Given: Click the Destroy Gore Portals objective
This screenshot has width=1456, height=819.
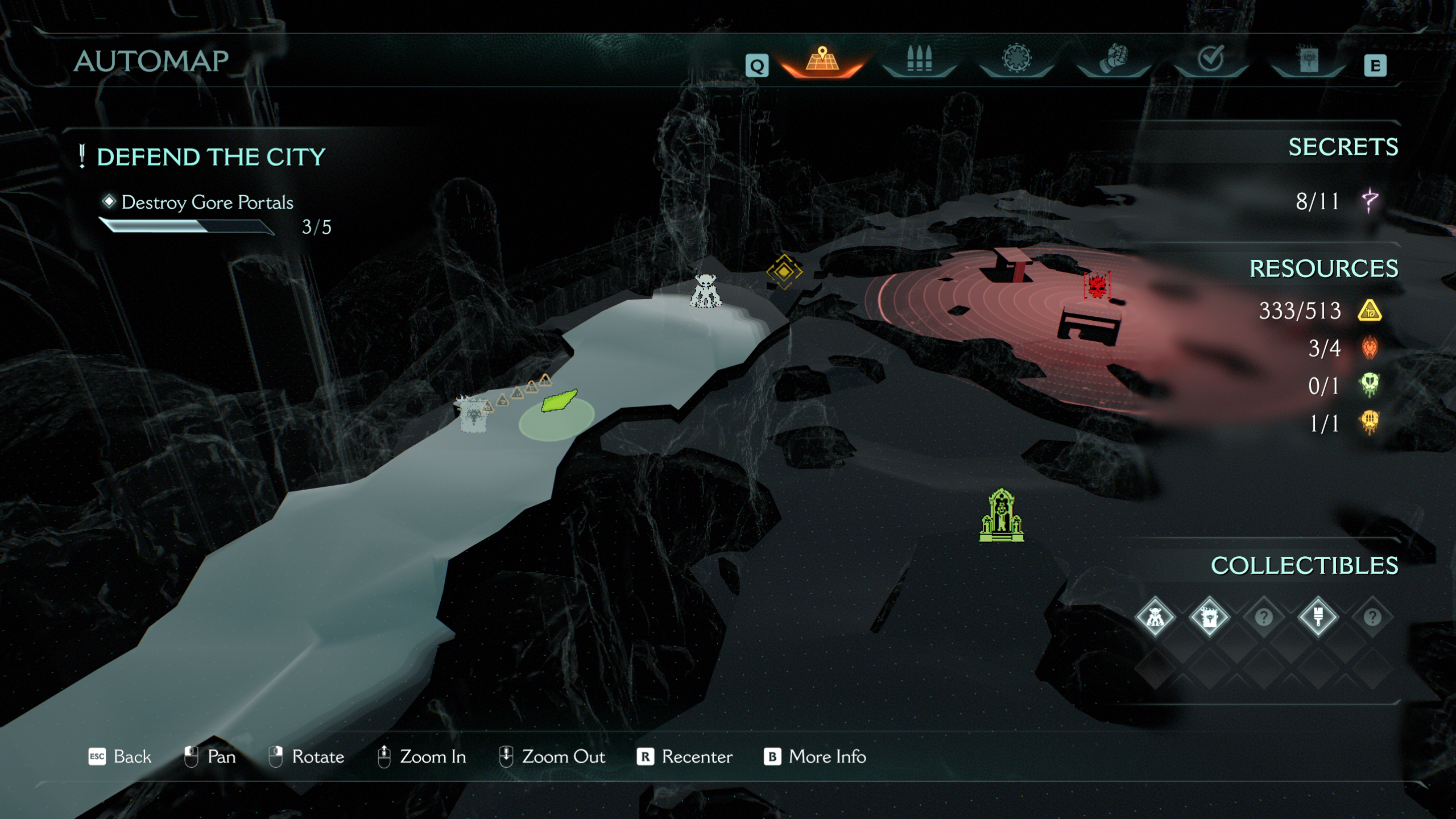Looking at the screenshot, I should (207, 202).
